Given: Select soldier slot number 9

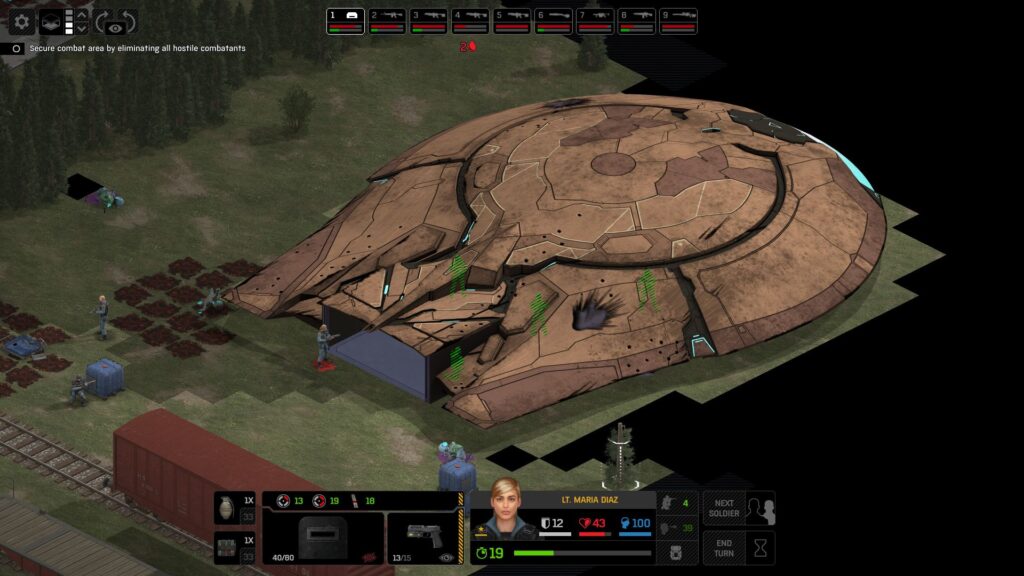Looking at the screenshot, I should pos(678,20).
